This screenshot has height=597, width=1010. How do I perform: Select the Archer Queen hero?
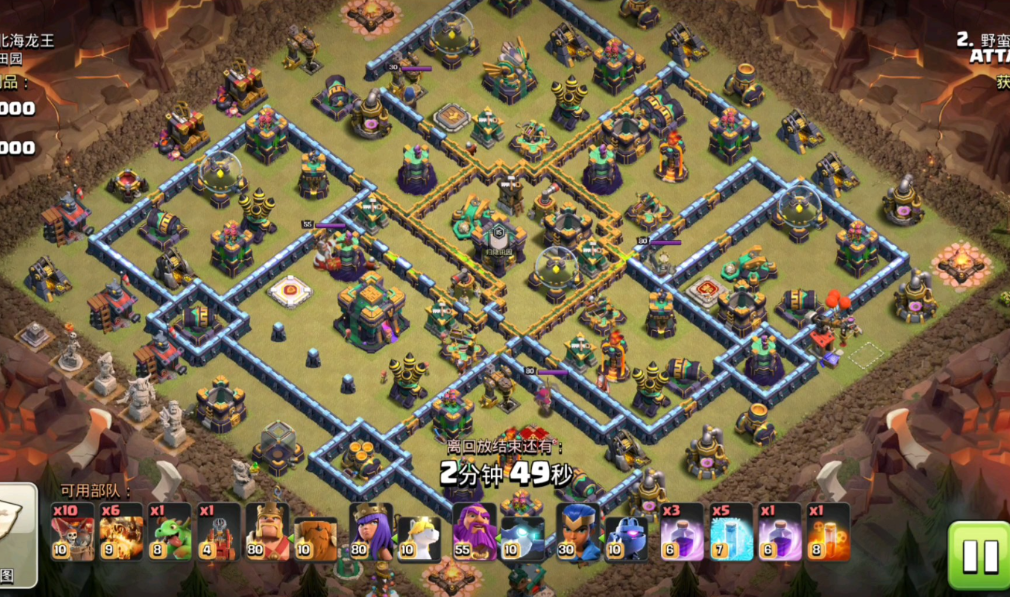(x=371, y=531)
